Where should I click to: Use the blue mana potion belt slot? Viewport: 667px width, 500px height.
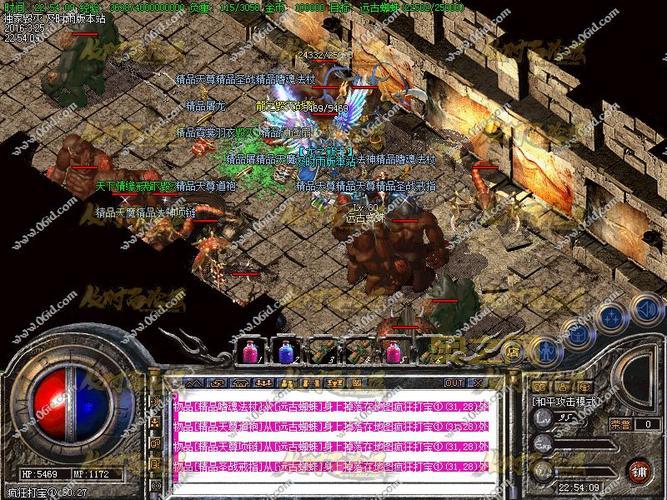point(286,352)
